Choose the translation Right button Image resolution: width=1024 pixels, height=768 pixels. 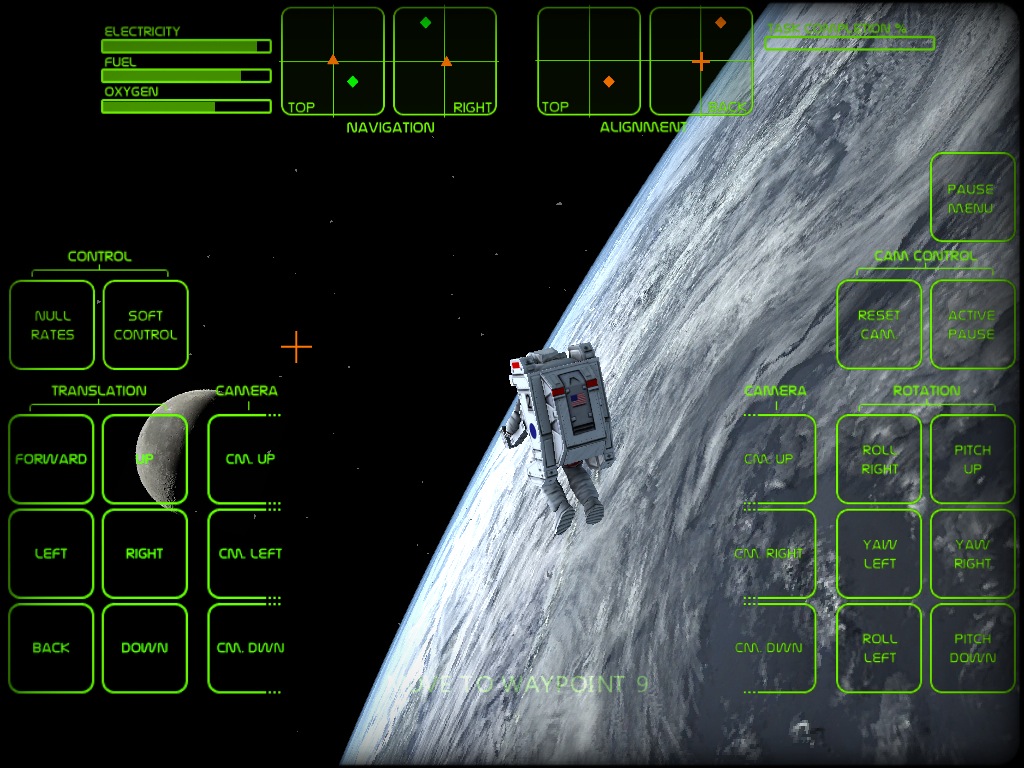[145, 553]
